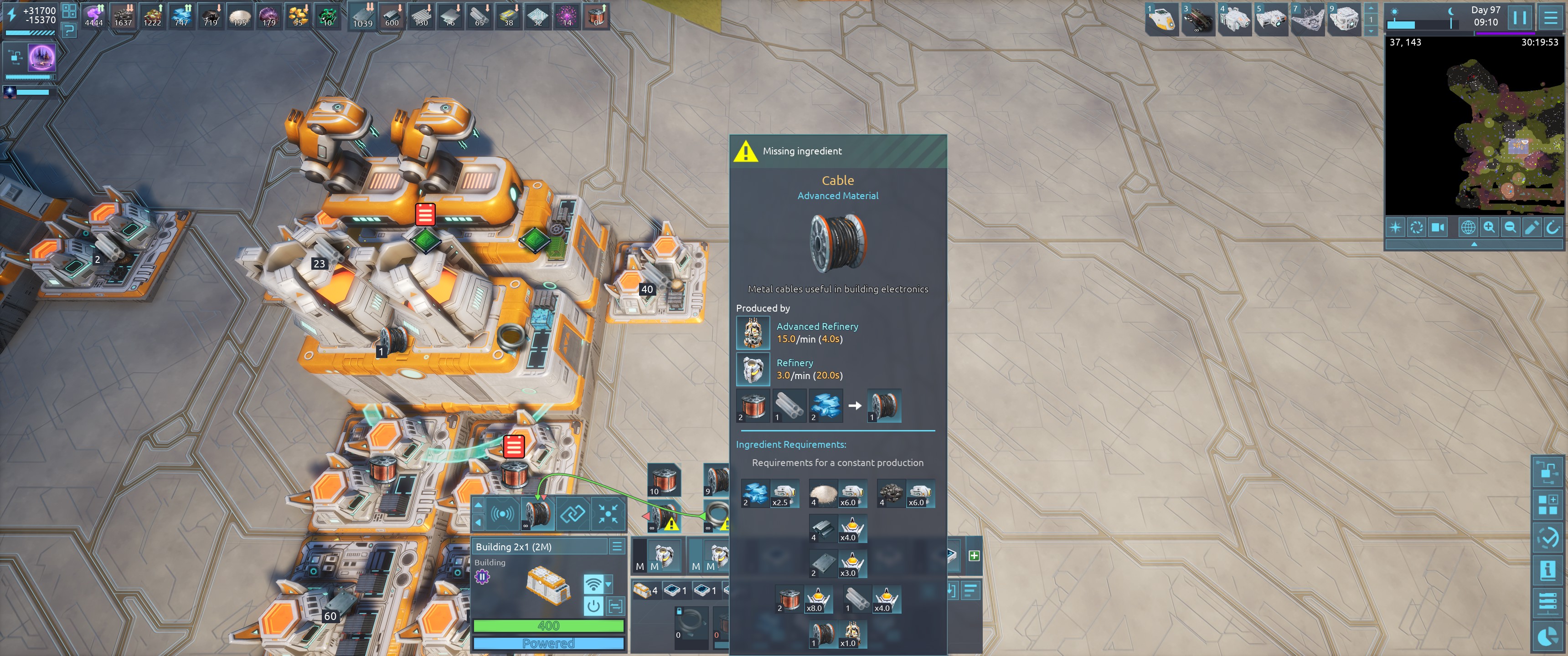
Task: Open the Building 2x1 options menu
Action: pyautogui.click(x=617, y=547)
